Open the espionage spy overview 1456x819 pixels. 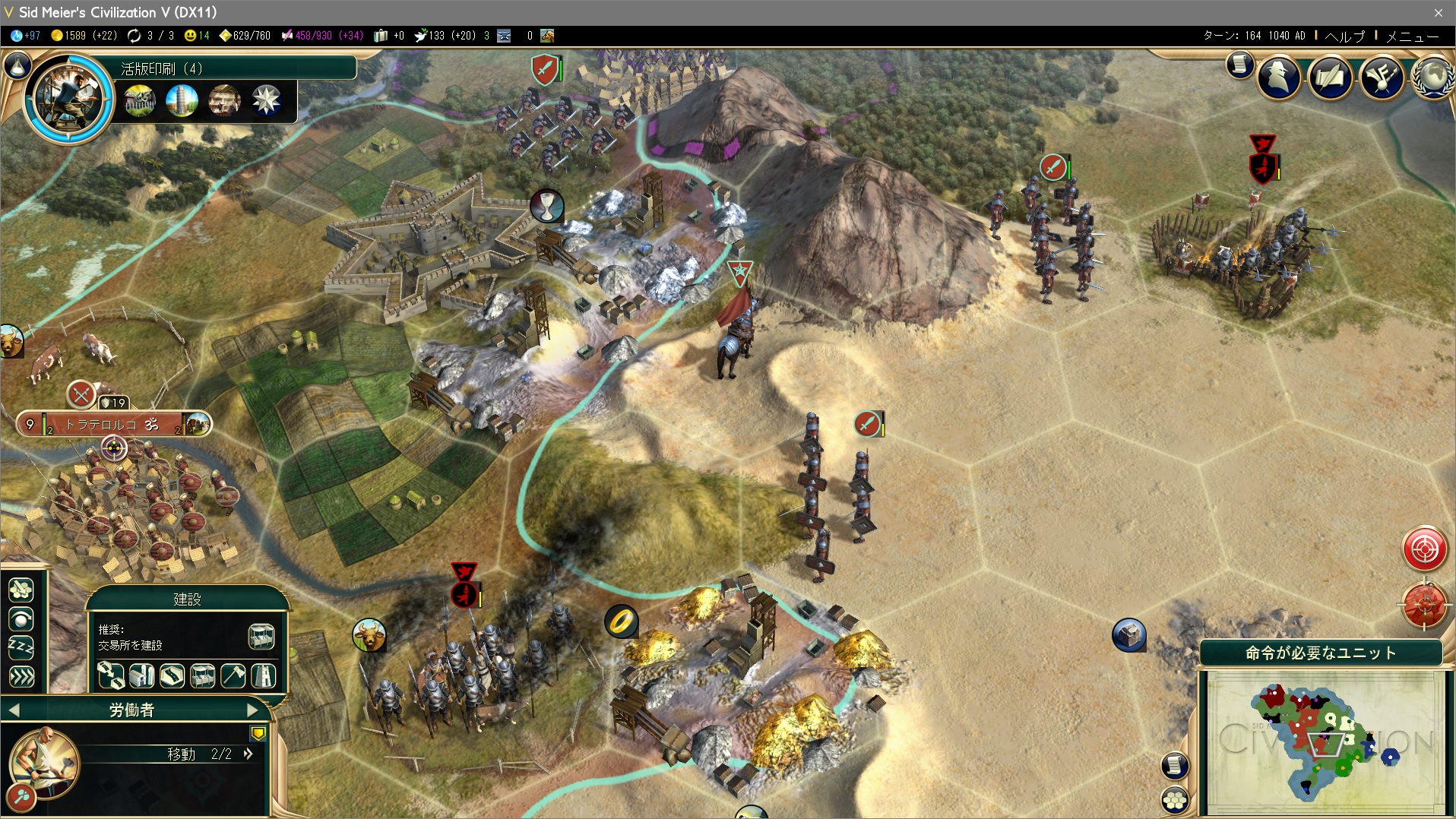click(x=1279, y=78)
